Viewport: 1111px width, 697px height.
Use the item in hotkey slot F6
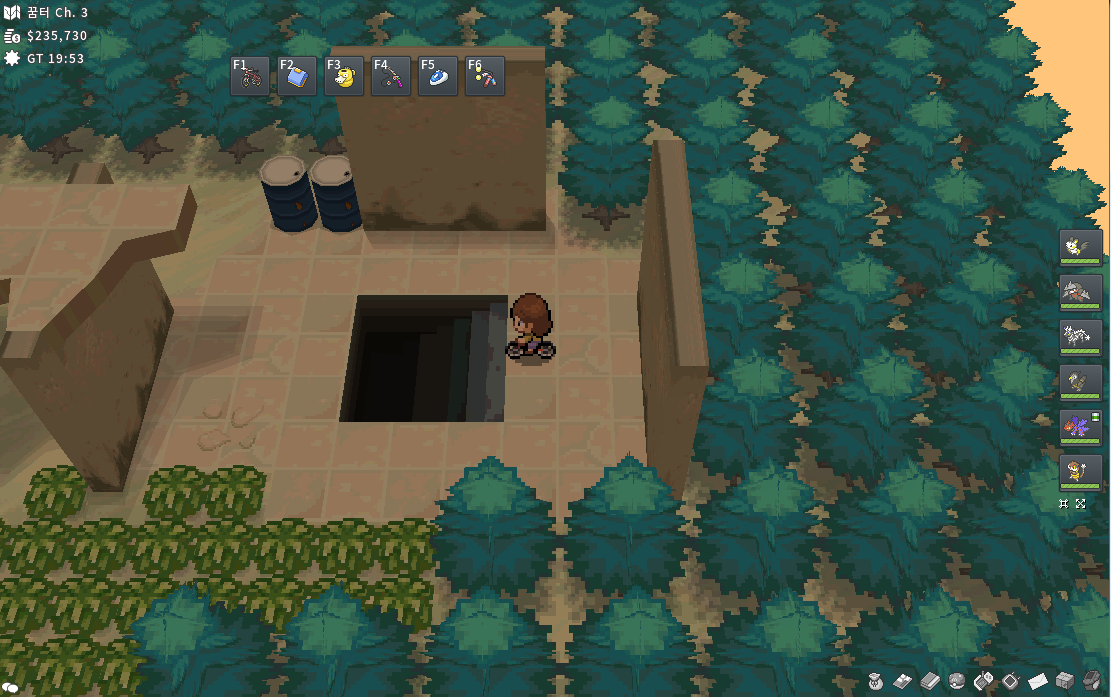tap(485, 76)
